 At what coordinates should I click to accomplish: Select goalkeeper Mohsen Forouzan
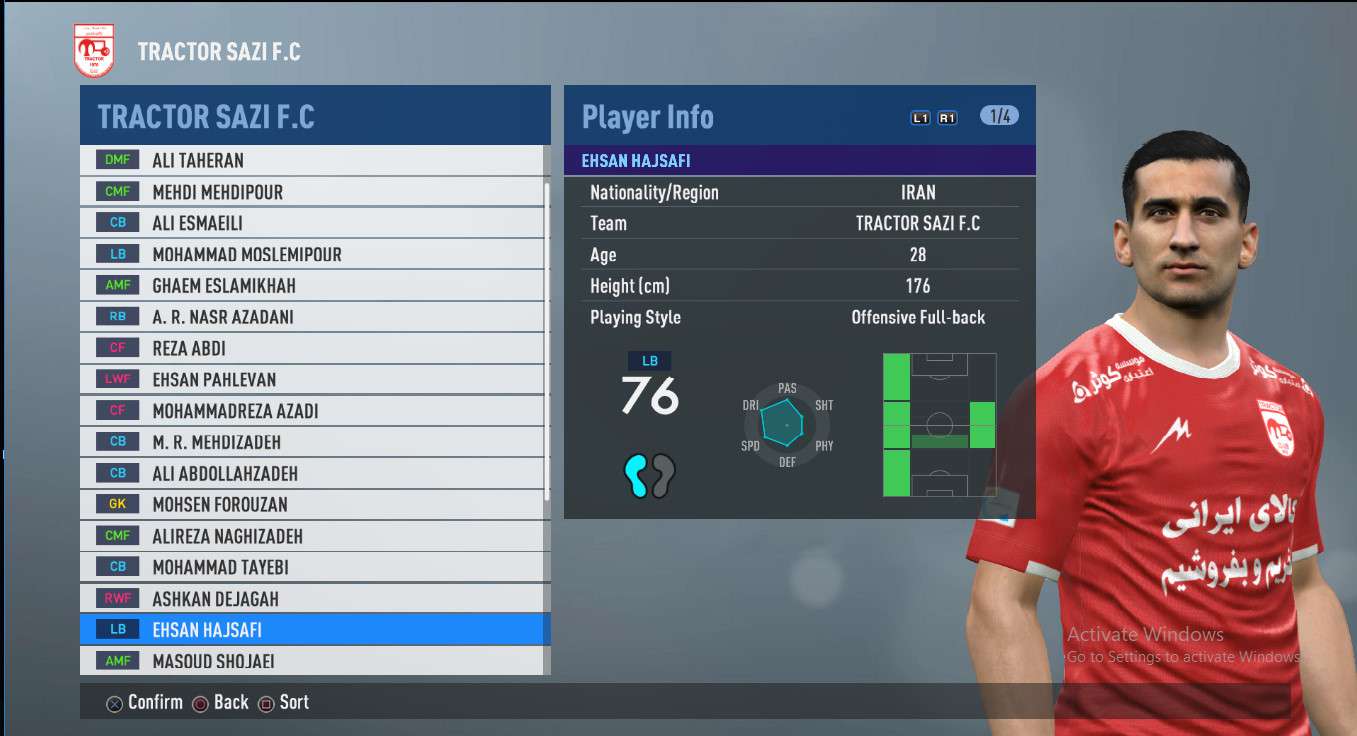pyautogui.click(x=312, y=504)
